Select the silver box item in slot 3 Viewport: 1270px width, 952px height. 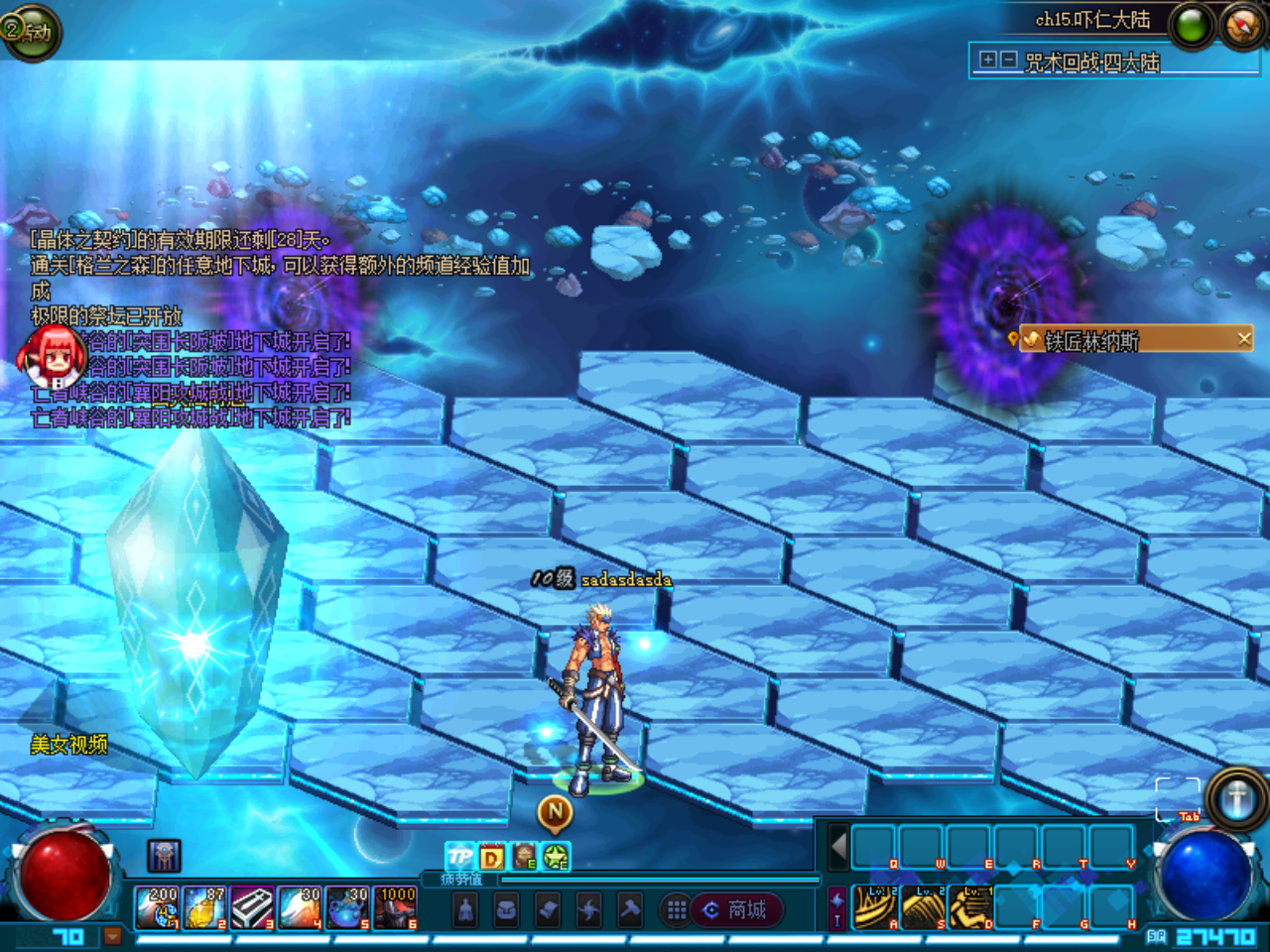(252, 907)
